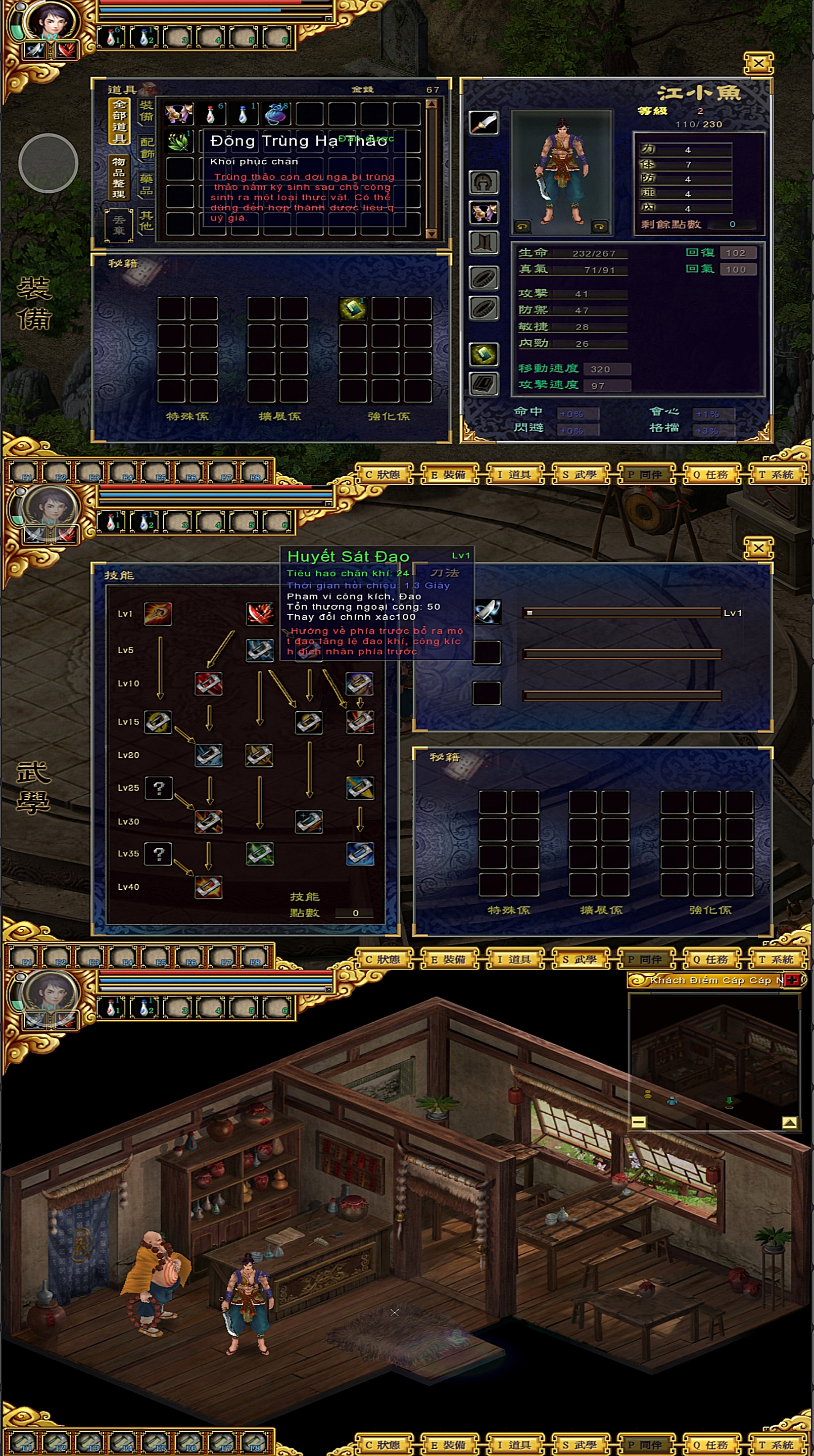
Task: Click the 物品整理 sort items button
Action: 119,178
